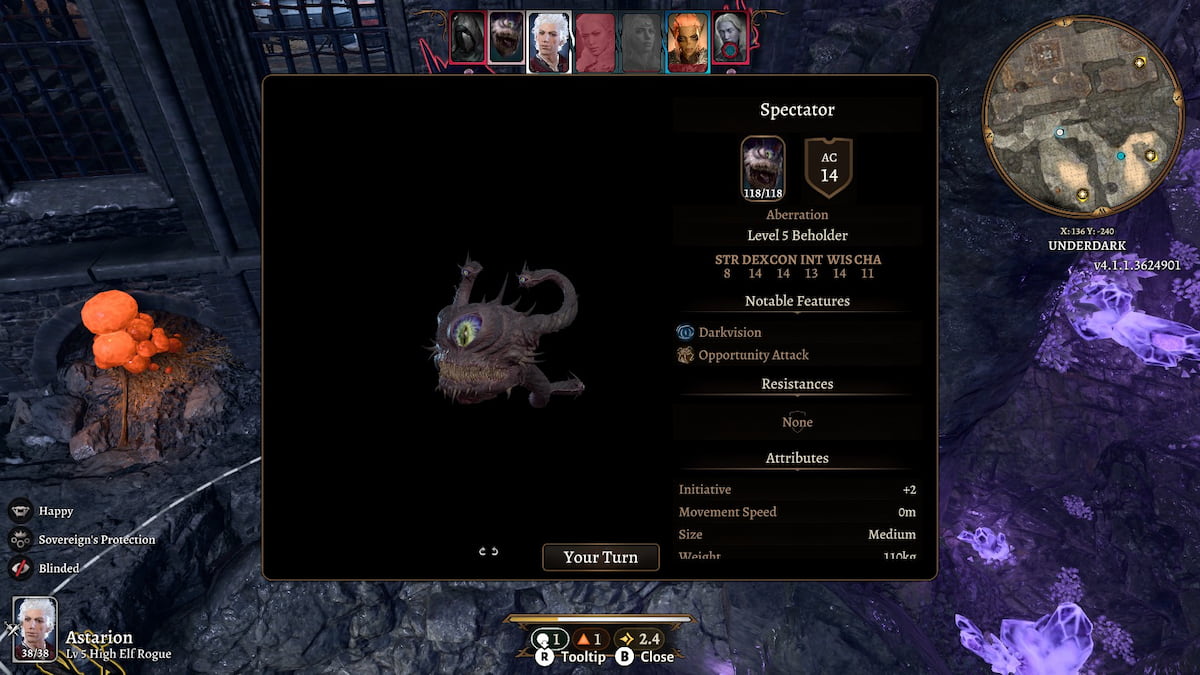Select the Spectator portrait in turn order
This screenshot has width=1200, height=675.
tap(507, 40)
